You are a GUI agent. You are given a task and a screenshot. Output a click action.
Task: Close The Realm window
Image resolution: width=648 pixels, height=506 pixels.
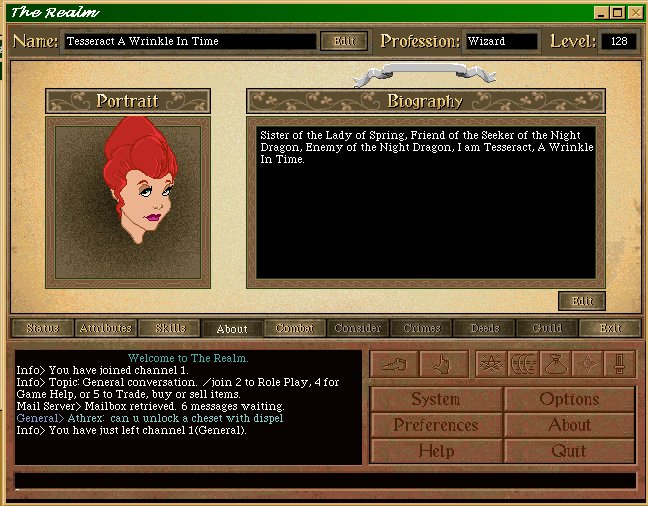click(x=635, y=12)
